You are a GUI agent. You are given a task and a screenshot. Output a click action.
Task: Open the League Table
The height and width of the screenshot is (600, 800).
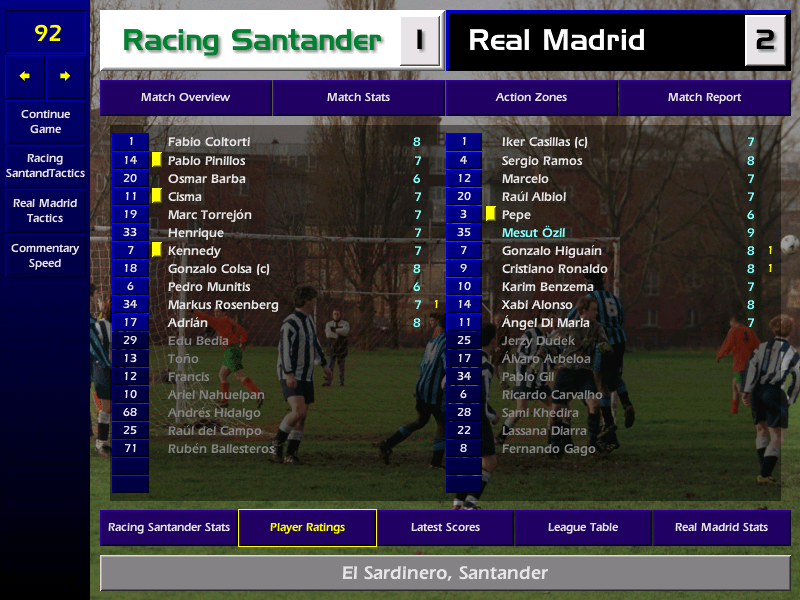pyautogui.click(x=583, y=528)
